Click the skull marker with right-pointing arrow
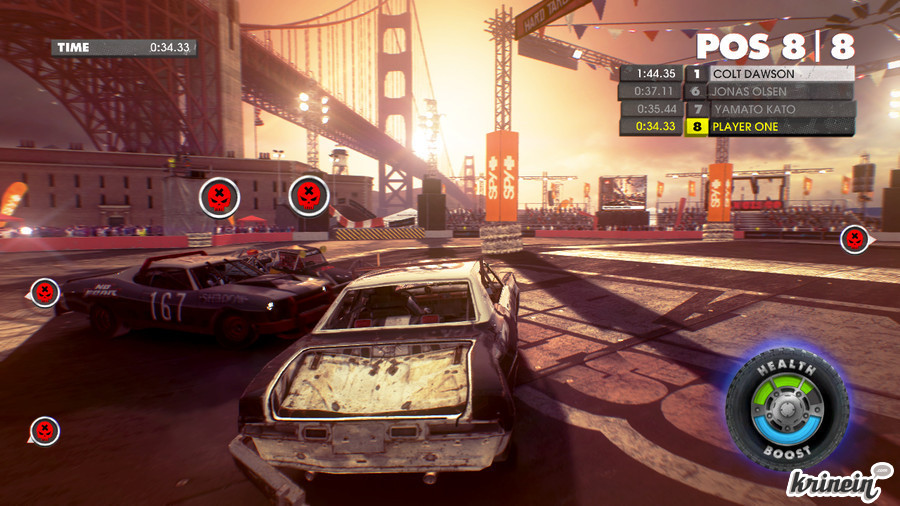The image size is (900, 506). [x=855, y=239]
